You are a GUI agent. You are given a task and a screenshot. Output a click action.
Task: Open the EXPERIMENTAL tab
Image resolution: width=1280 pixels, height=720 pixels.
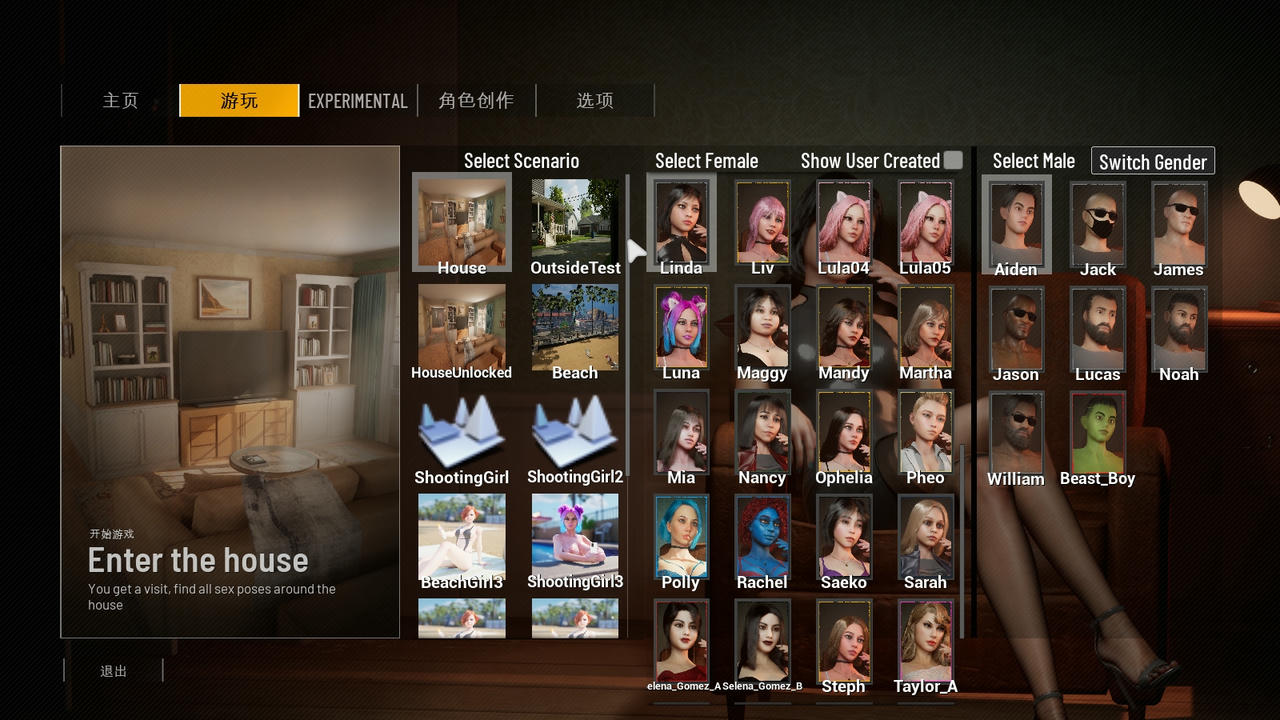point(357,101)
